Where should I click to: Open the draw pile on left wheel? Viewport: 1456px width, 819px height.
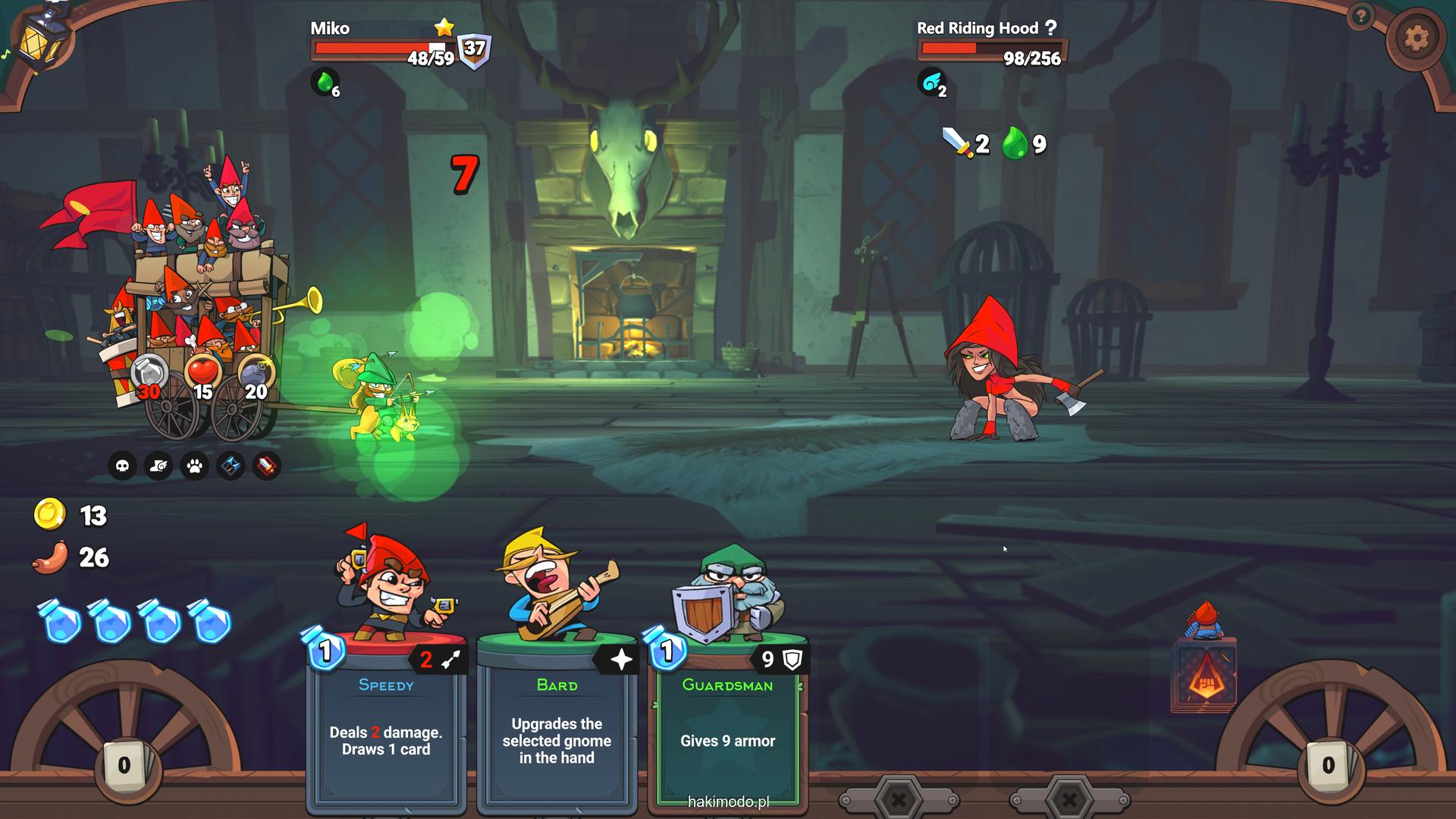(124, 766)
